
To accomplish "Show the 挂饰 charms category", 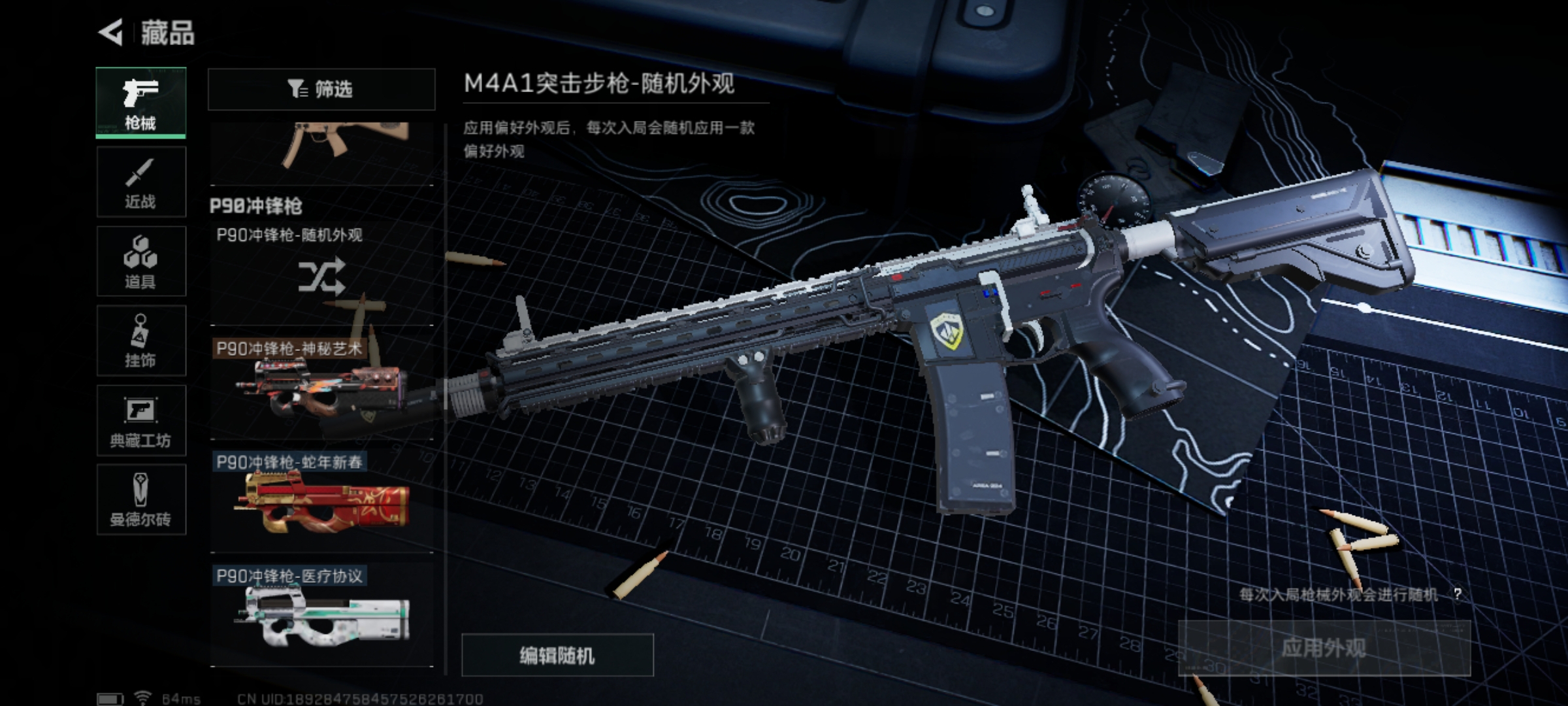I will (141, 341).
